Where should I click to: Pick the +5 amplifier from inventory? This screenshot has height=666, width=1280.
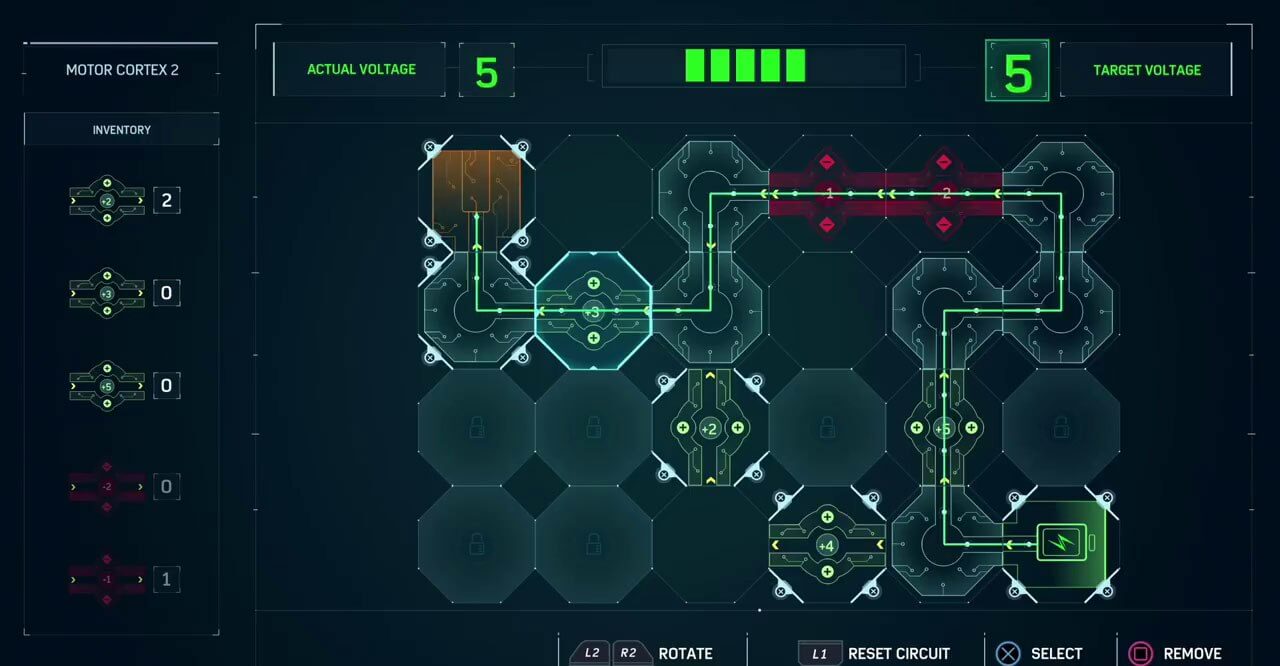coord(107,385)
